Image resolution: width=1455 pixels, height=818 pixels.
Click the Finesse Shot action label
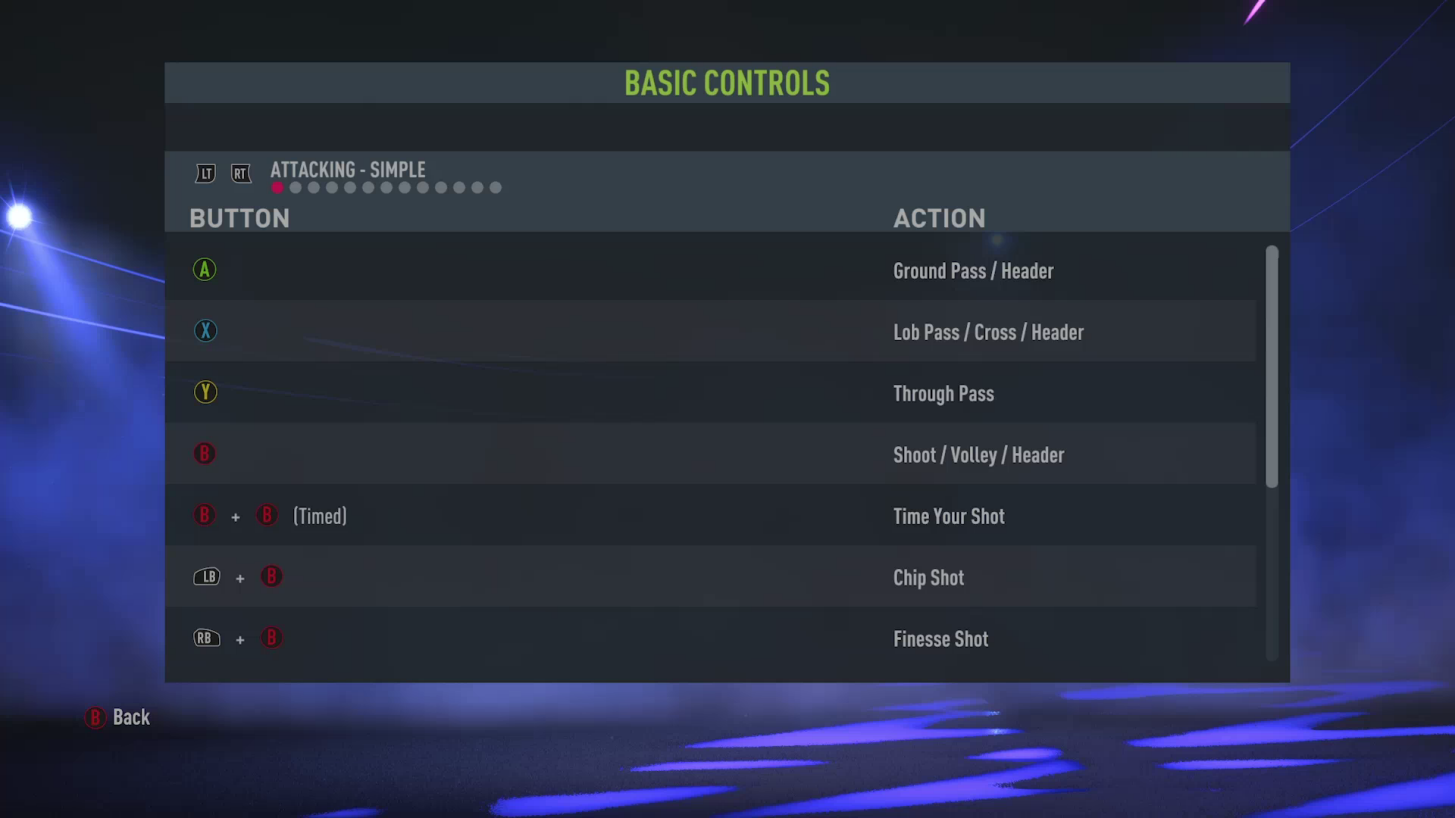click(940, 638)
